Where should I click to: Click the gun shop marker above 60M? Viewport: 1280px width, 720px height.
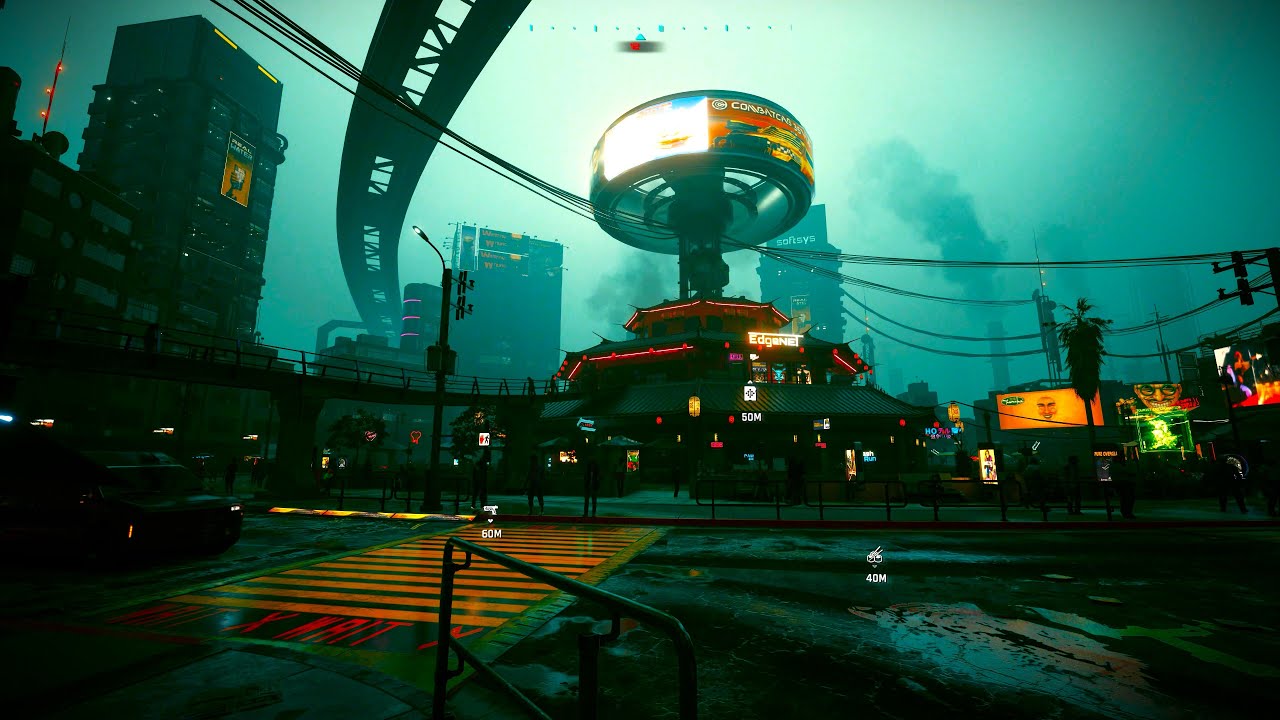click(490, 508)
